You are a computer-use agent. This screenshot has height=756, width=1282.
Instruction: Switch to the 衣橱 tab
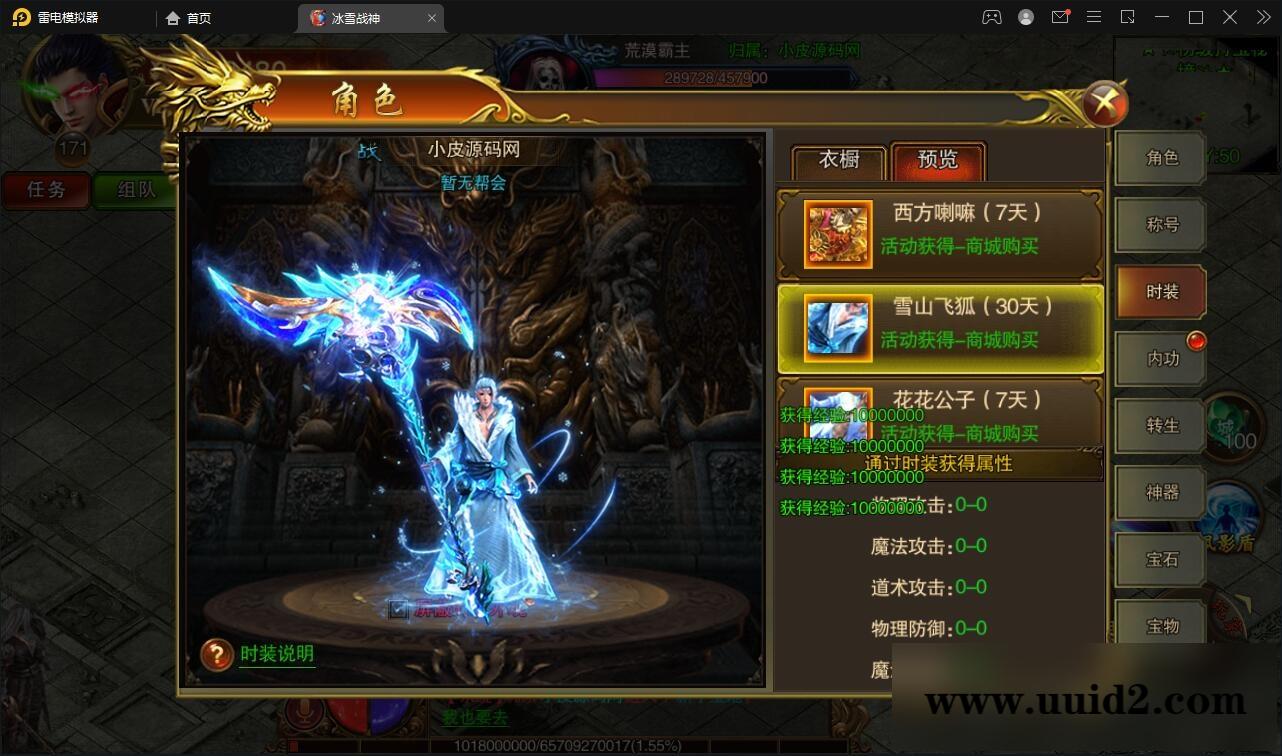point(838,161)
